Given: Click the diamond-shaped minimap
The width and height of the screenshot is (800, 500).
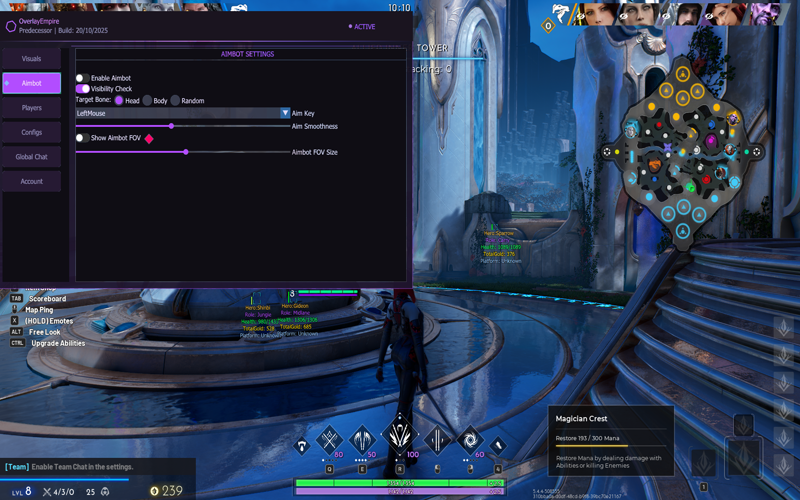Looking at the screenshot, I should pos(682,152).
